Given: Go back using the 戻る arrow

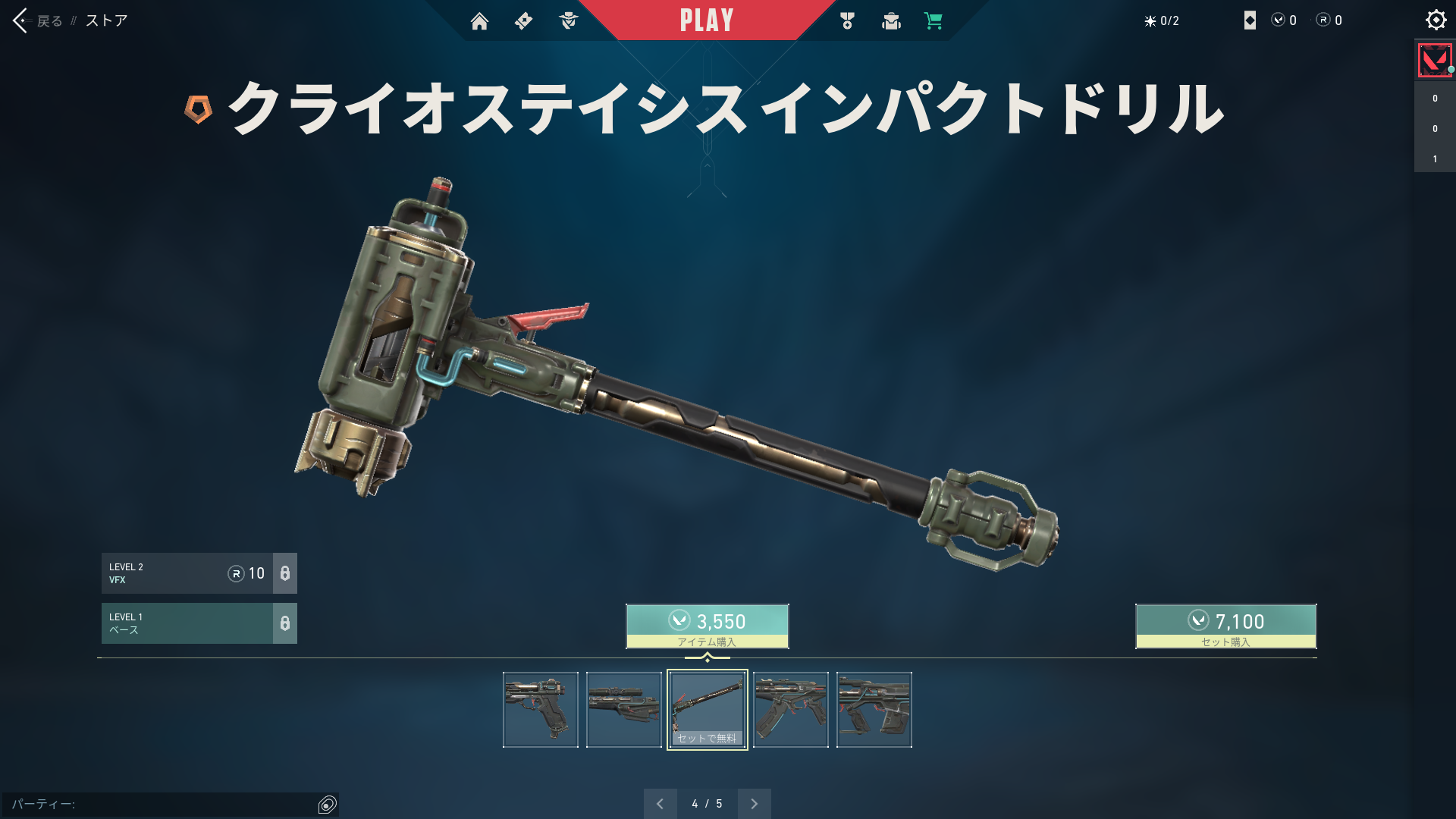Looking at the screenshot, I should click(x=21, y=20).
